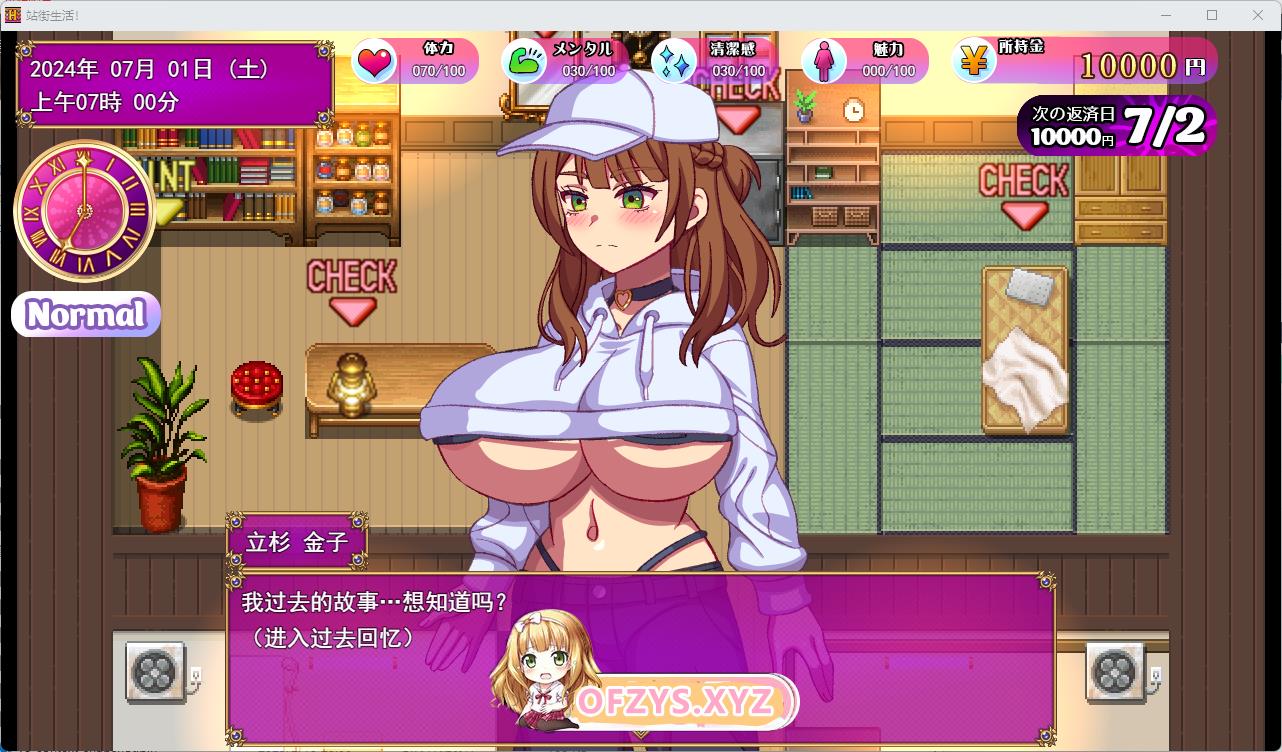Maximize the game window
The height and width of the screenshot is (752, 1282).
[x=1212, y=15]
